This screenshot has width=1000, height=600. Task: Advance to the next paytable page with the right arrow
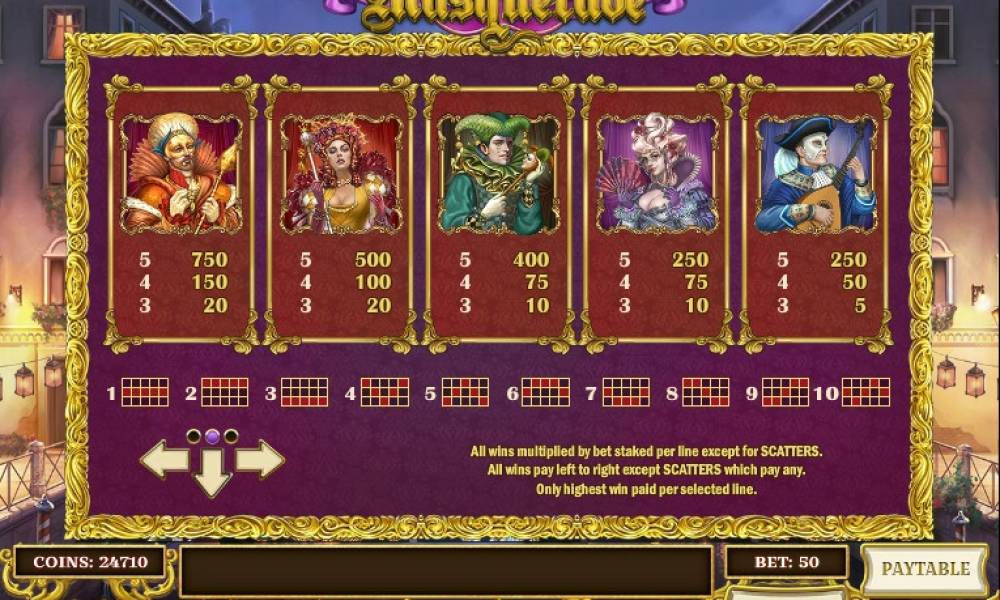coord(259,459)
